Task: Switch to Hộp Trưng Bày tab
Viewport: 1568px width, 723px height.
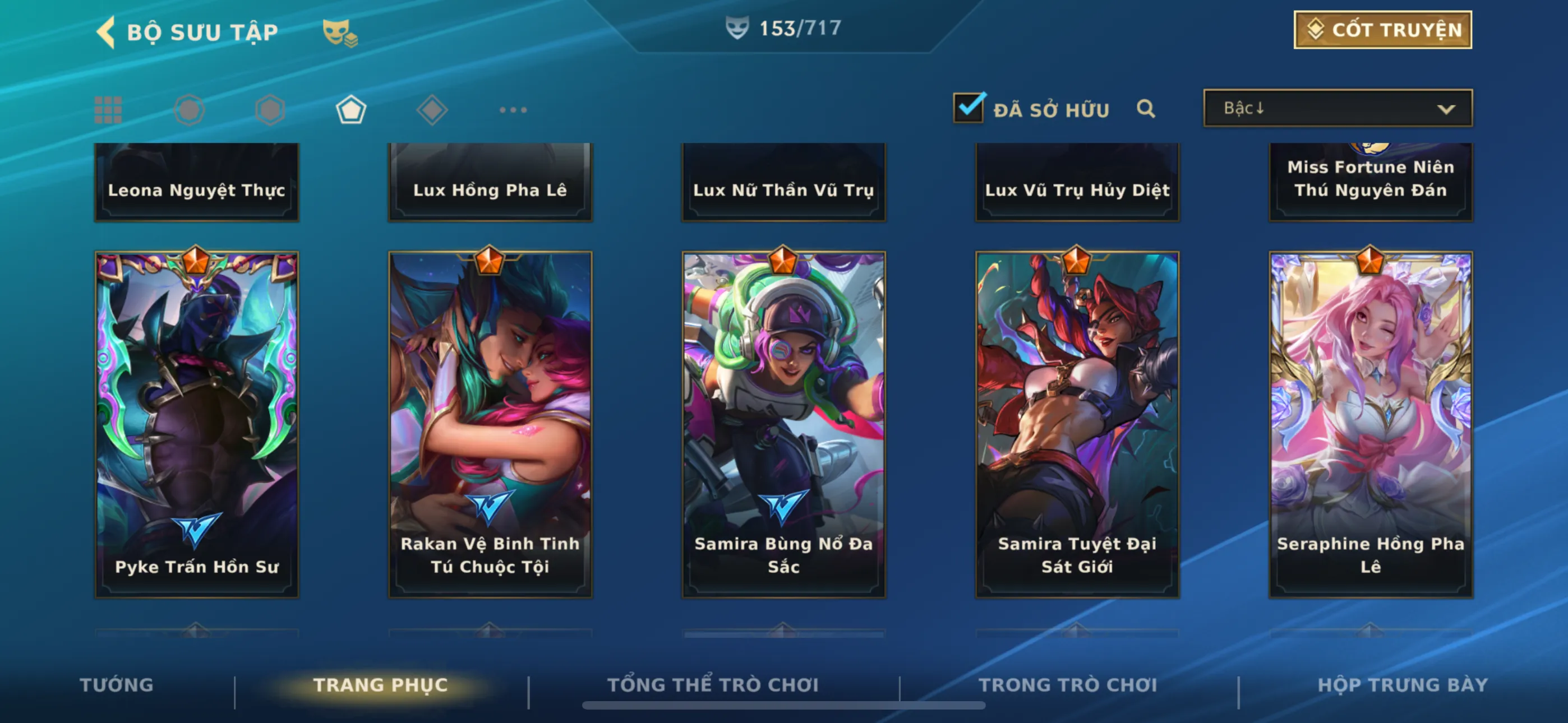Action: (x=1403, y=685)
